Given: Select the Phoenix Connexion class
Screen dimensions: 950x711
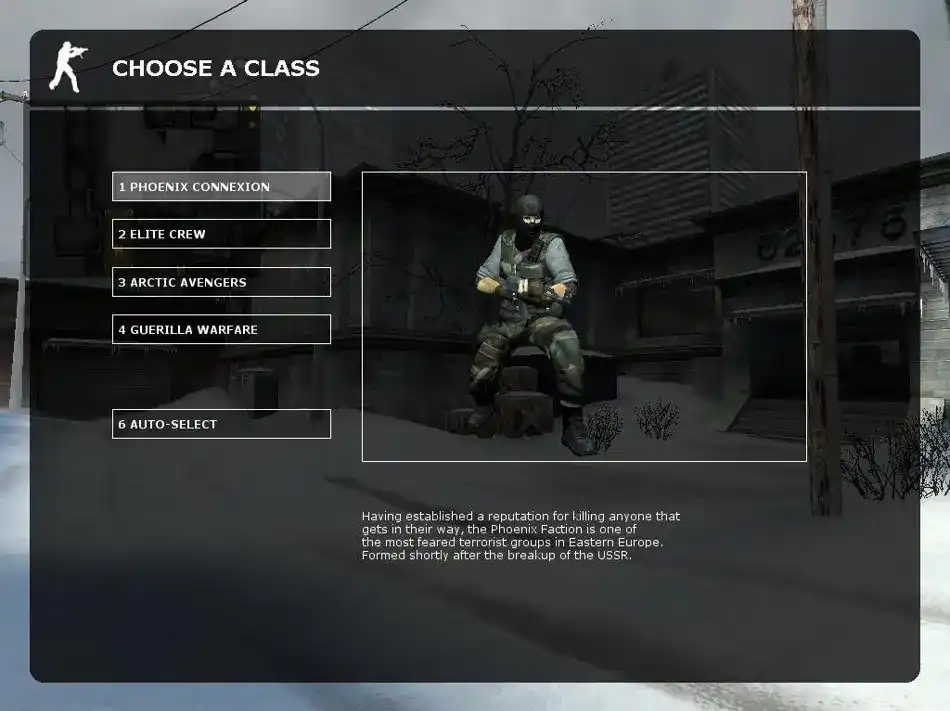Looking at the screenshot, I should tap(221, 187).
